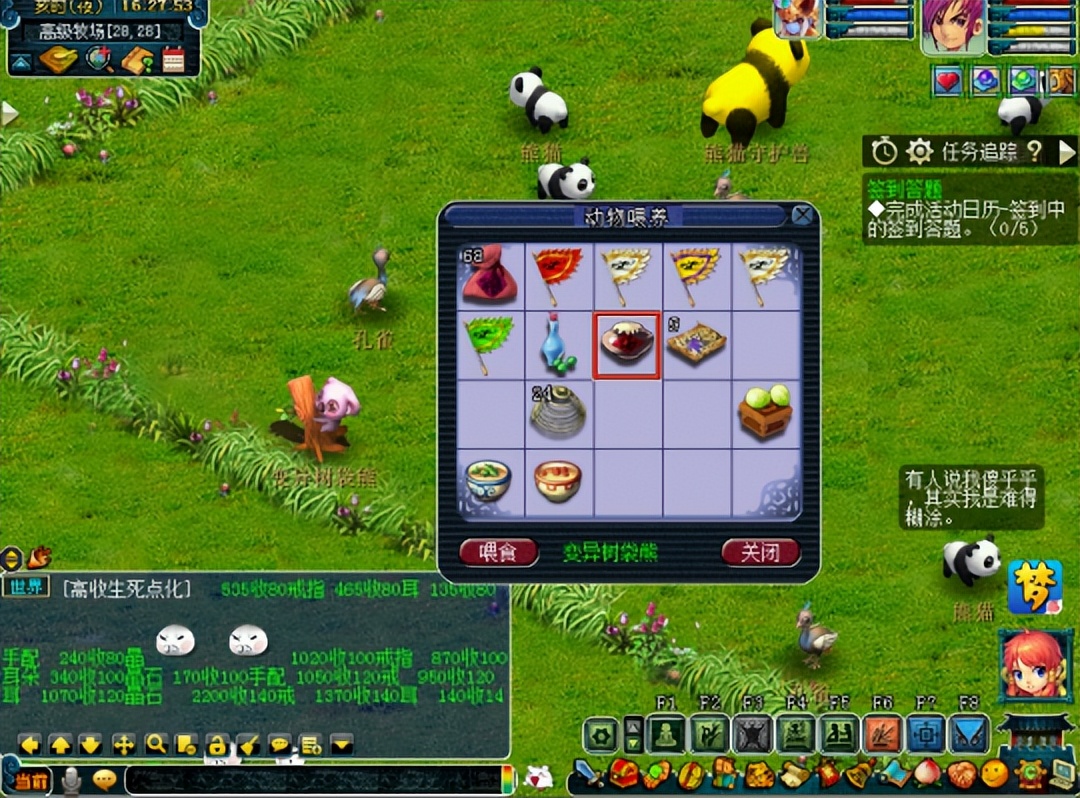Viewport: 1080px width, 798px height.
Task: Select the green buns tray item
Action: pos(765,412)
